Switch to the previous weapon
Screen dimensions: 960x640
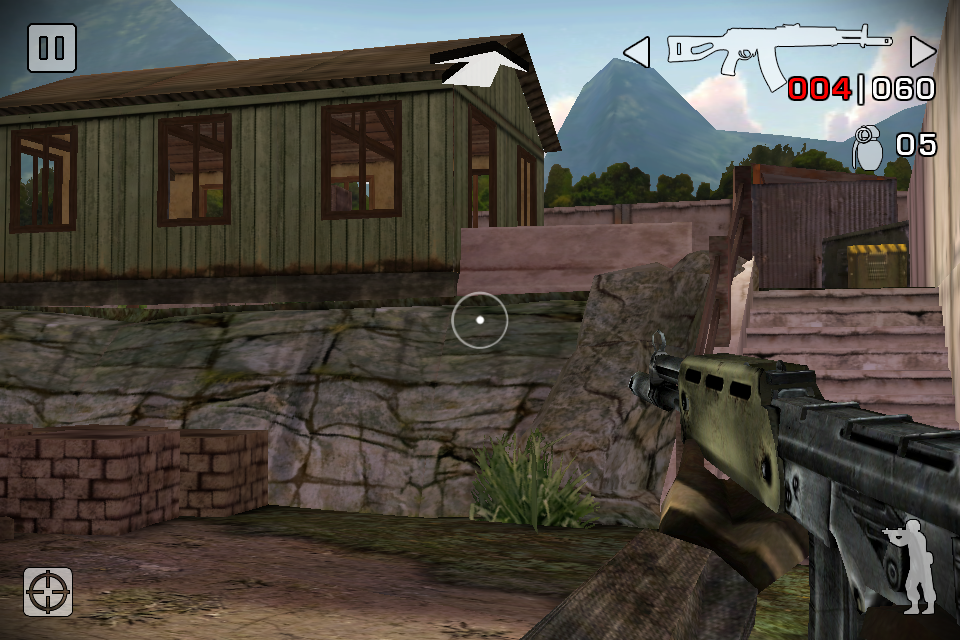(637, 51)
